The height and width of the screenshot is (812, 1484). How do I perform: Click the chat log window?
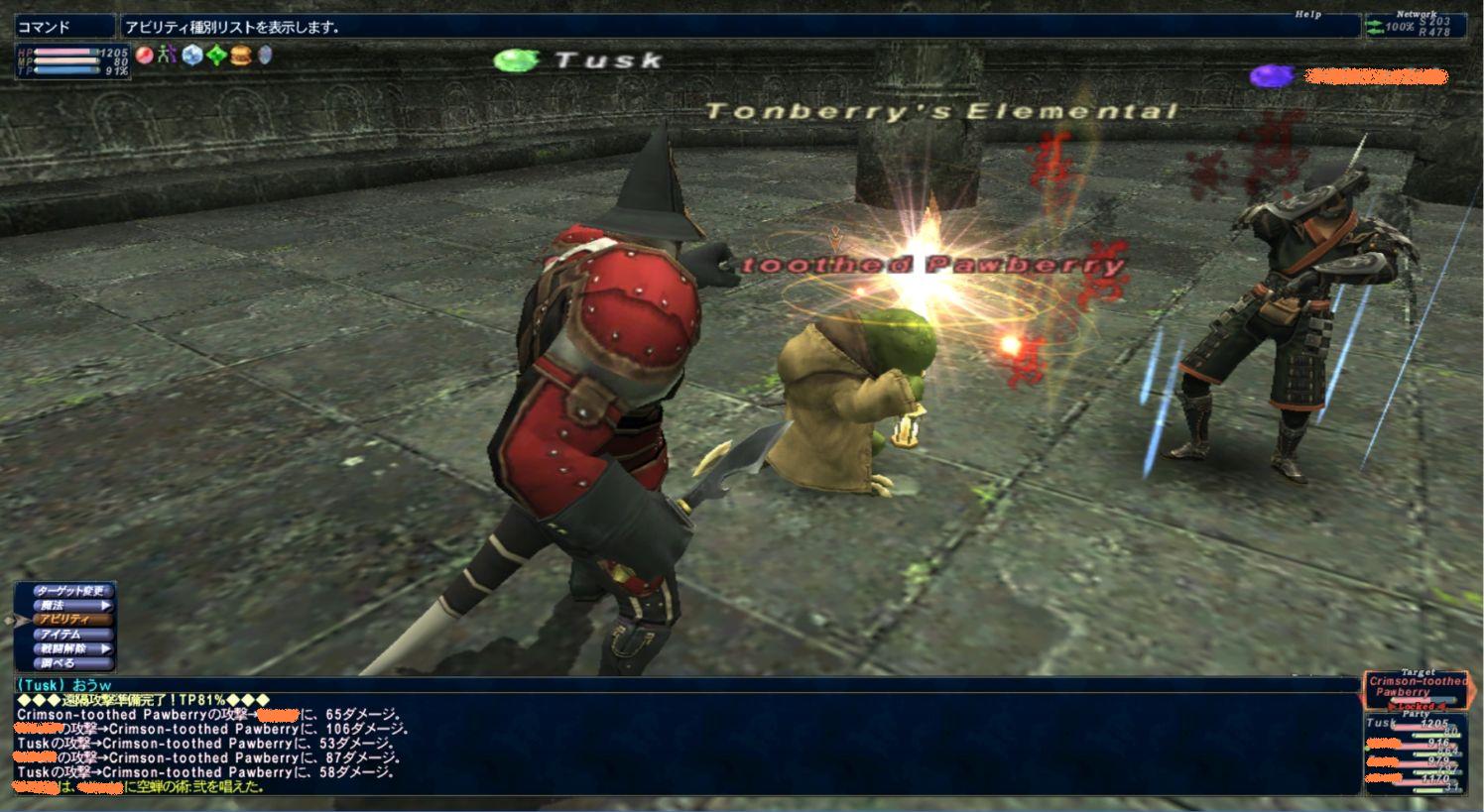click(x=684, y=744)
